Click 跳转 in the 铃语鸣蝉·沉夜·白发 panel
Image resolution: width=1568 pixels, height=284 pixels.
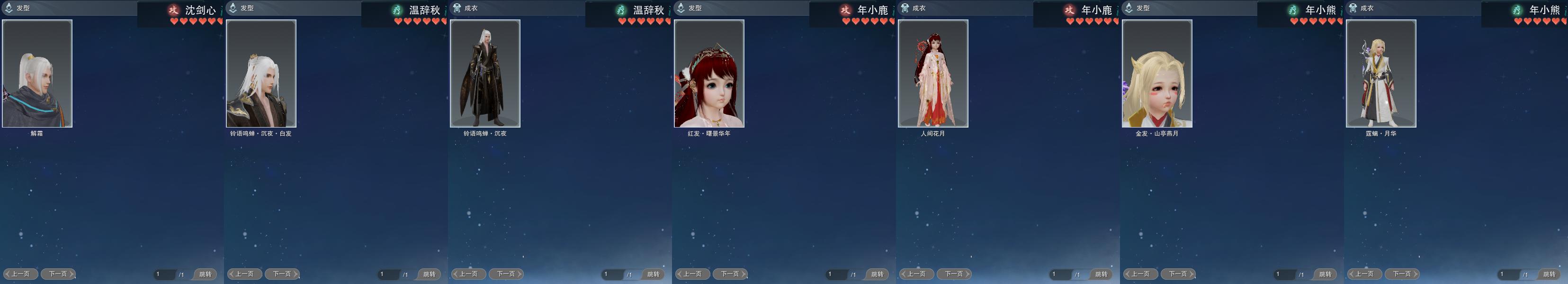[x=429, y=274]
